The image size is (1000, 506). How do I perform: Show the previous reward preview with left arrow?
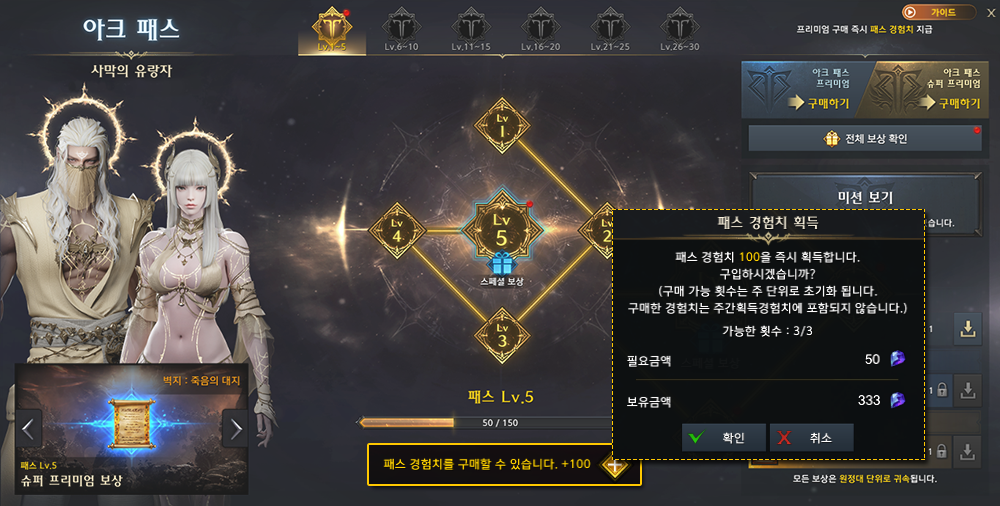28,429
